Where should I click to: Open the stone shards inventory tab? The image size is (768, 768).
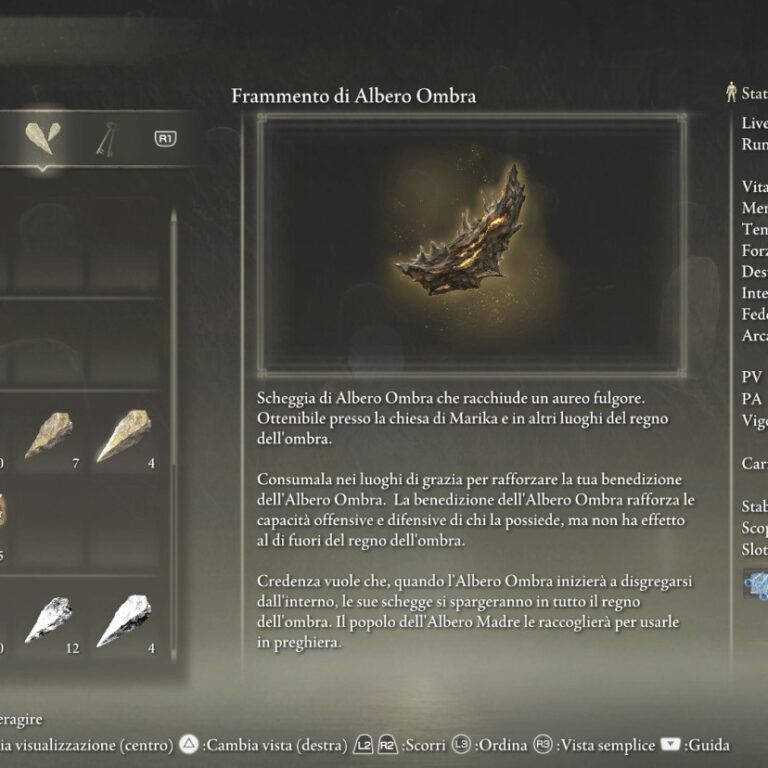click(41, 139)
